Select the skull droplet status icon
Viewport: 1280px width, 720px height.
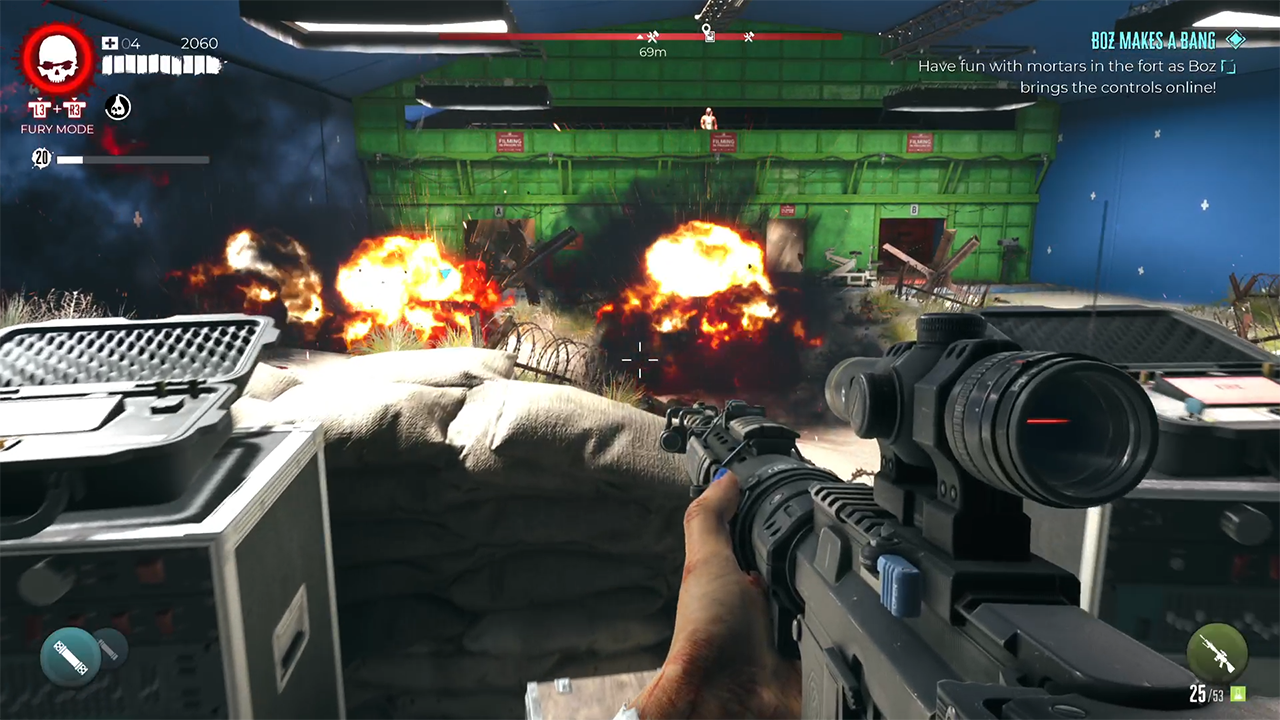[118, 107]
